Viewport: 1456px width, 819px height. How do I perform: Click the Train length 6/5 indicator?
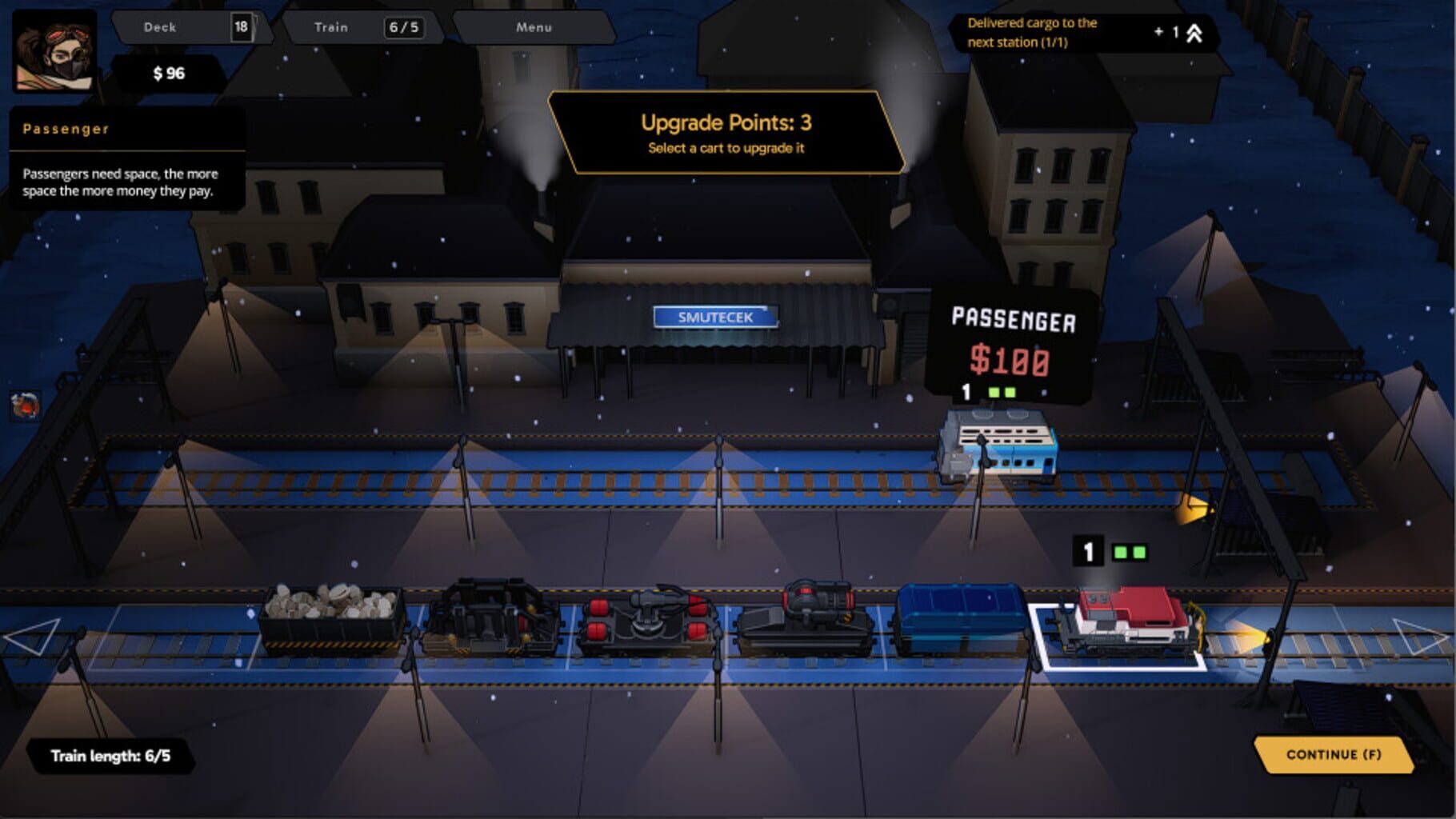(112, 754)
